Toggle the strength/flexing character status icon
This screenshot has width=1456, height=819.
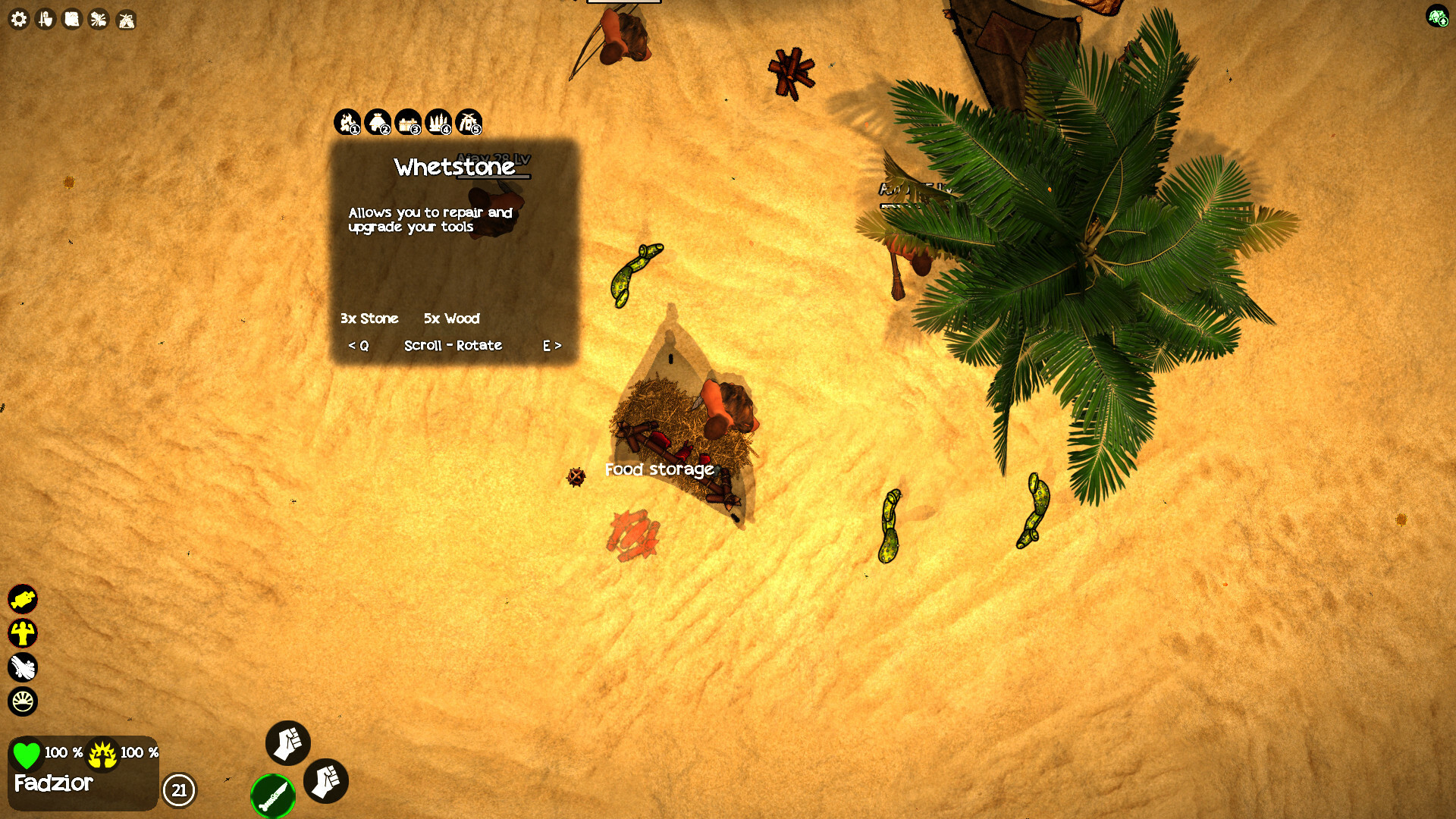click(24, 633)
